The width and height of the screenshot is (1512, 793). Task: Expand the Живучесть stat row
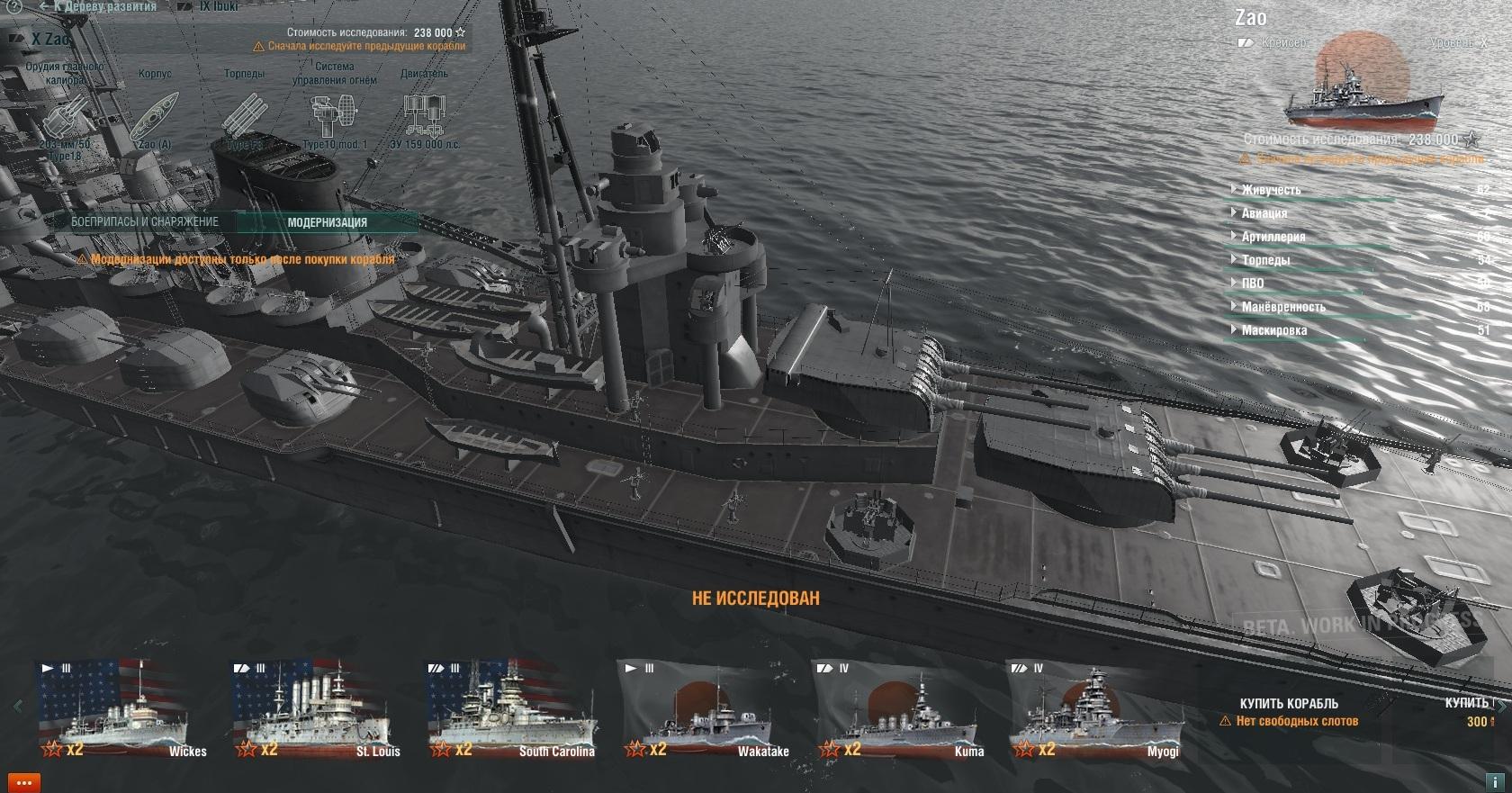click(x=1270, y=190)
